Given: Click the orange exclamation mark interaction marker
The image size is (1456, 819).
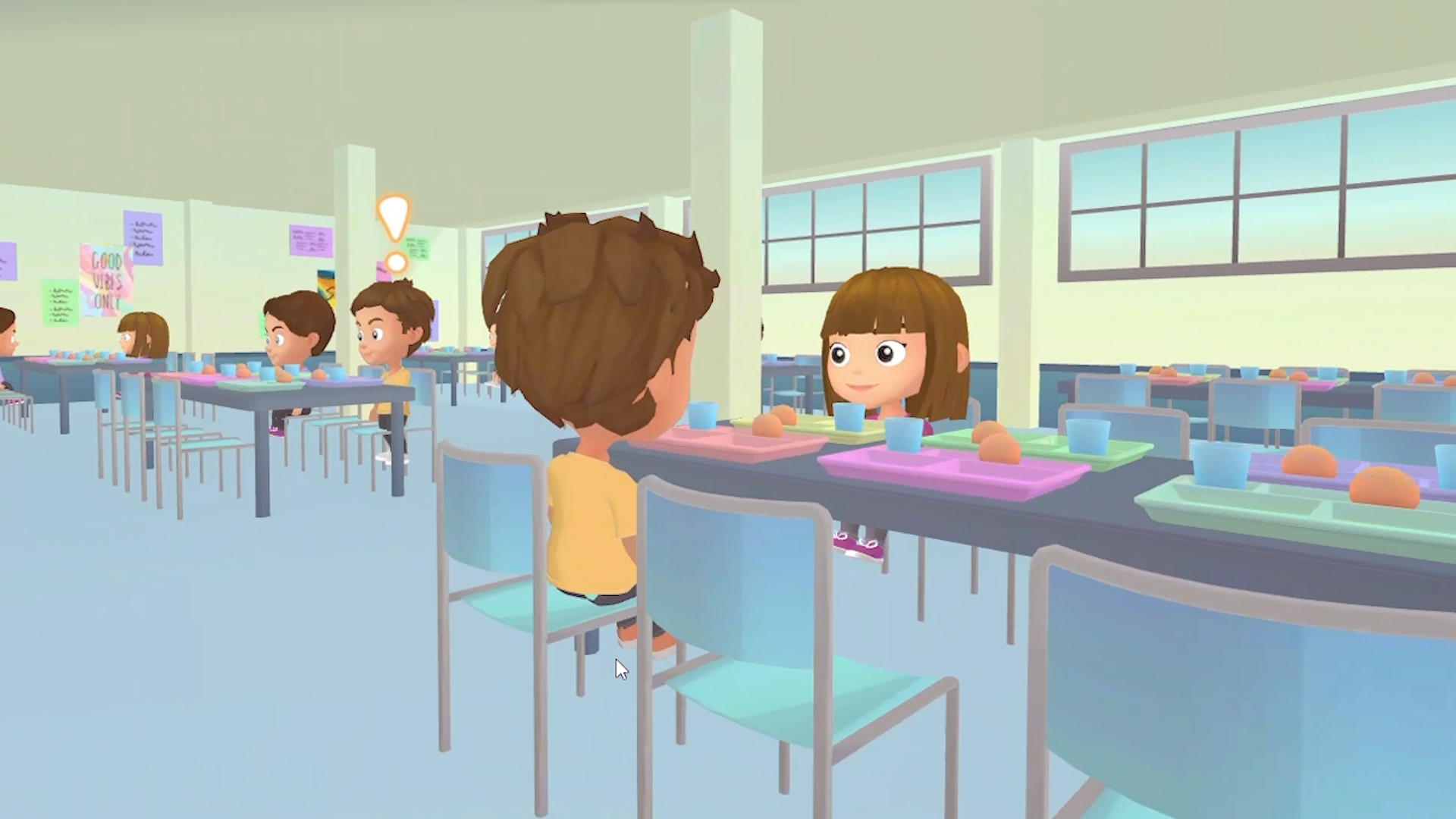Looking at the screenshot, I should (x=394, y=231).
